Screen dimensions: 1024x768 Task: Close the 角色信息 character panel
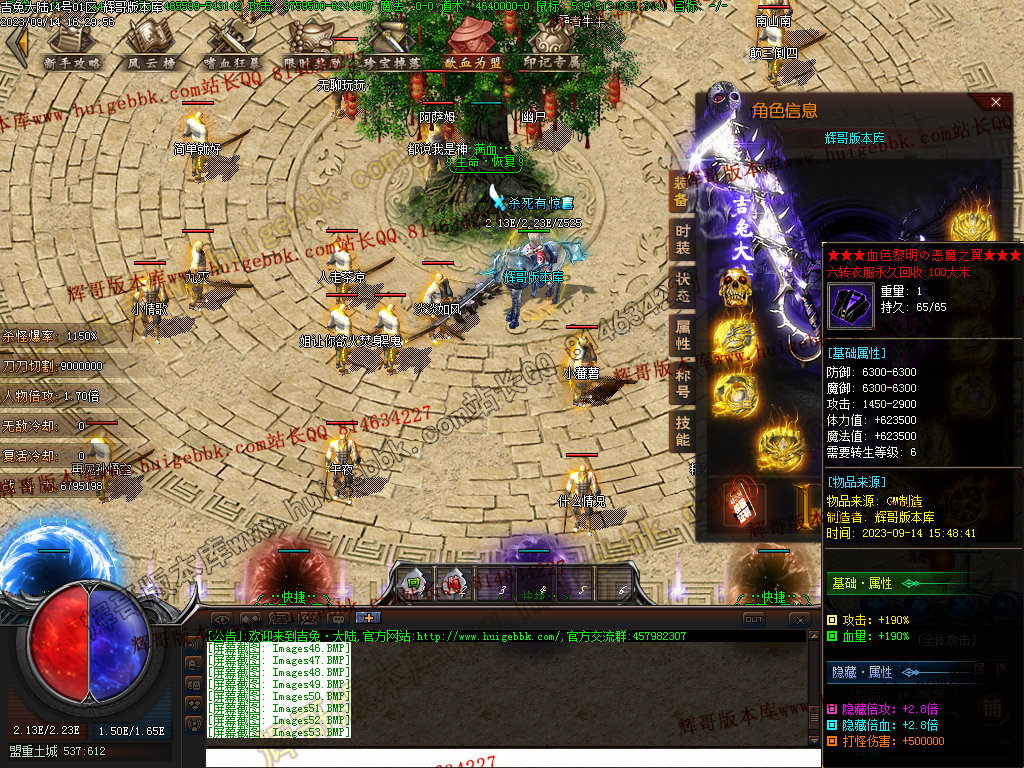(x=995, y=102)
